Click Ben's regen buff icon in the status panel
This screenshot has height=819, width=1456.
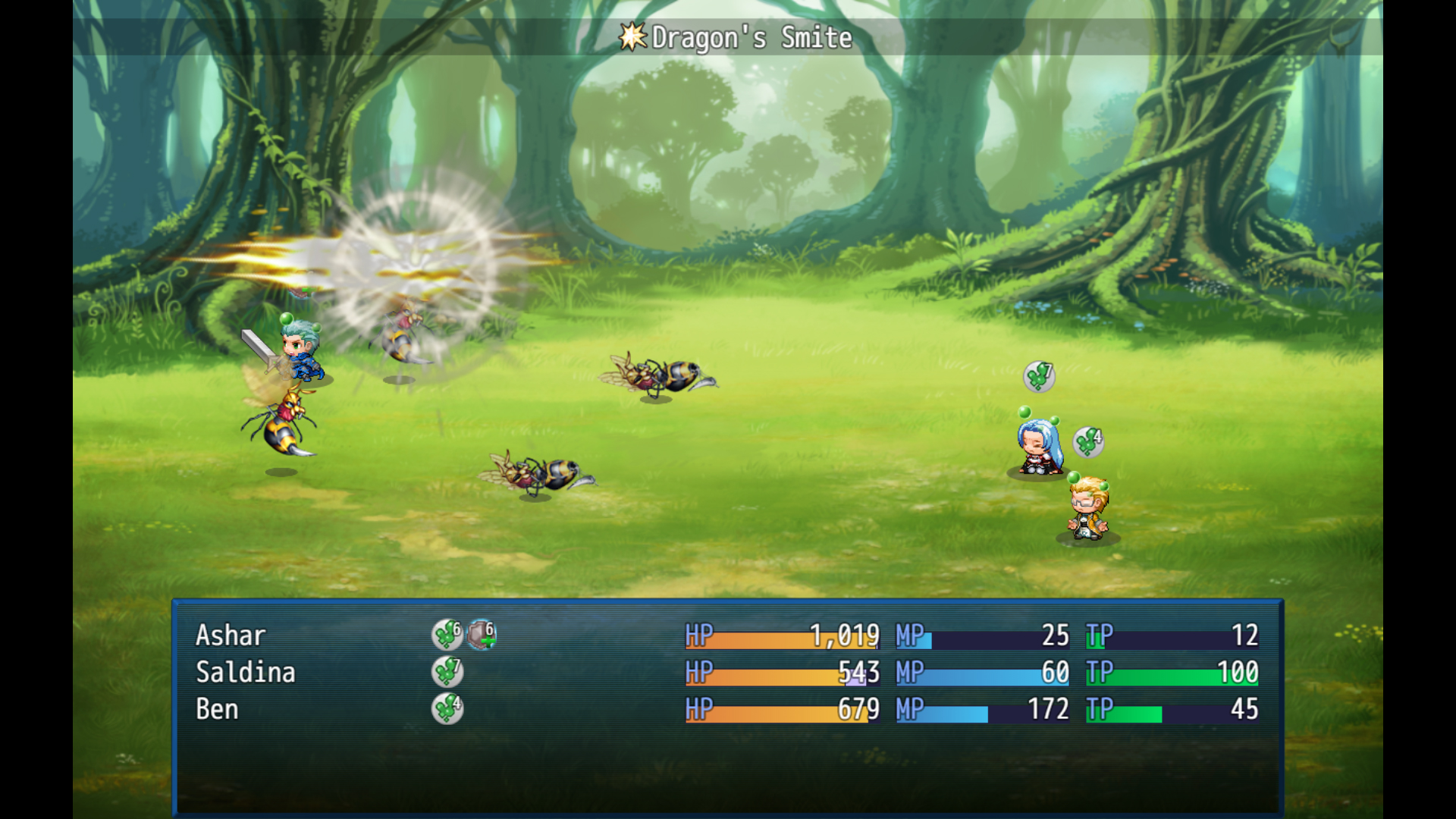[447, 708]
